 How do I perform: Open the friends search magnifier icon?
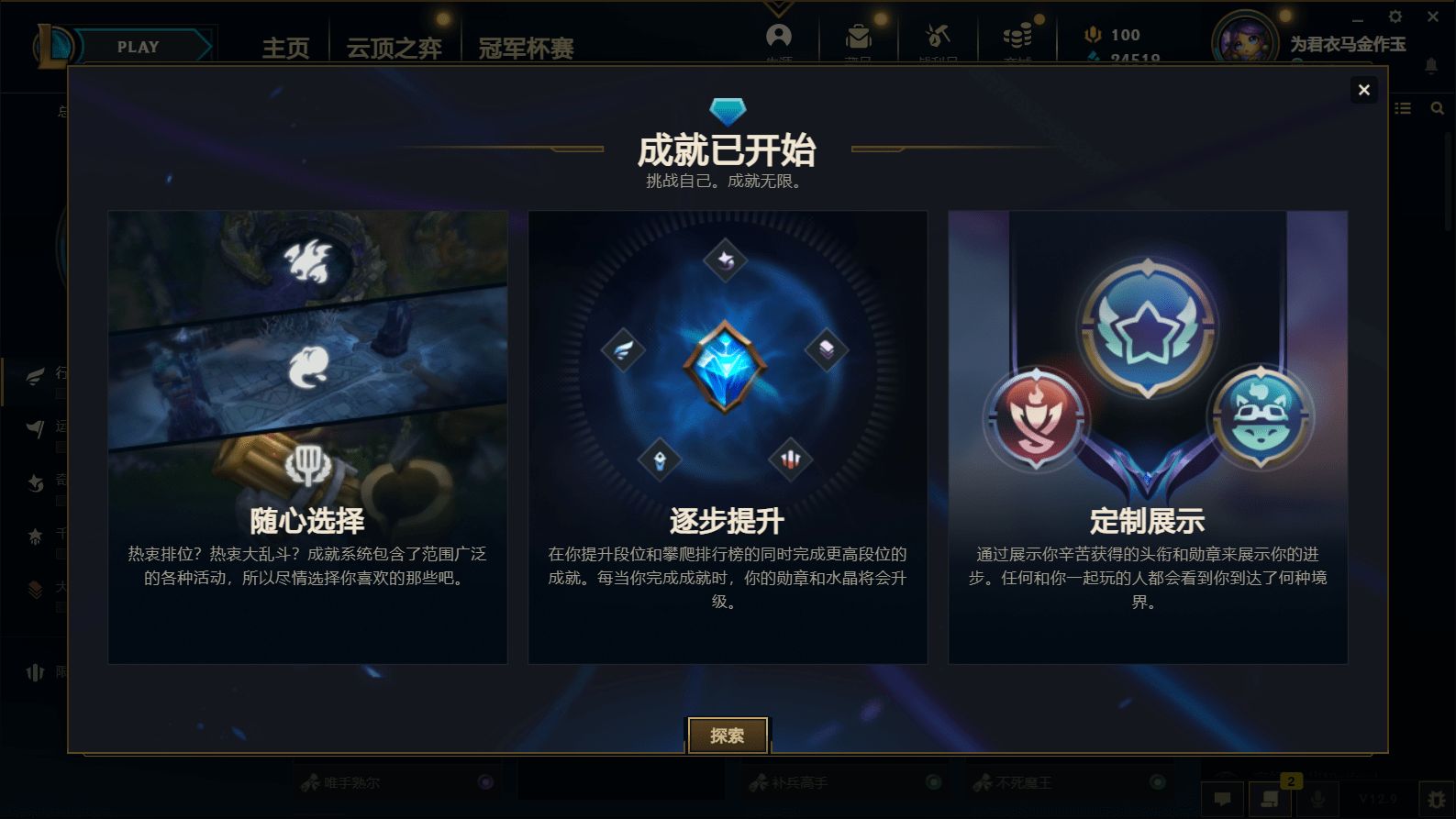[1436, 107]
